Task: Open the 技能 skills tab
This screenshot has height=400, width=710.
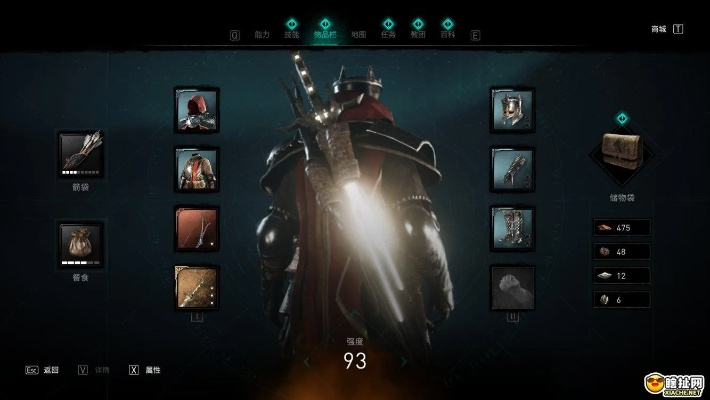Action: [x=292, y=34]
